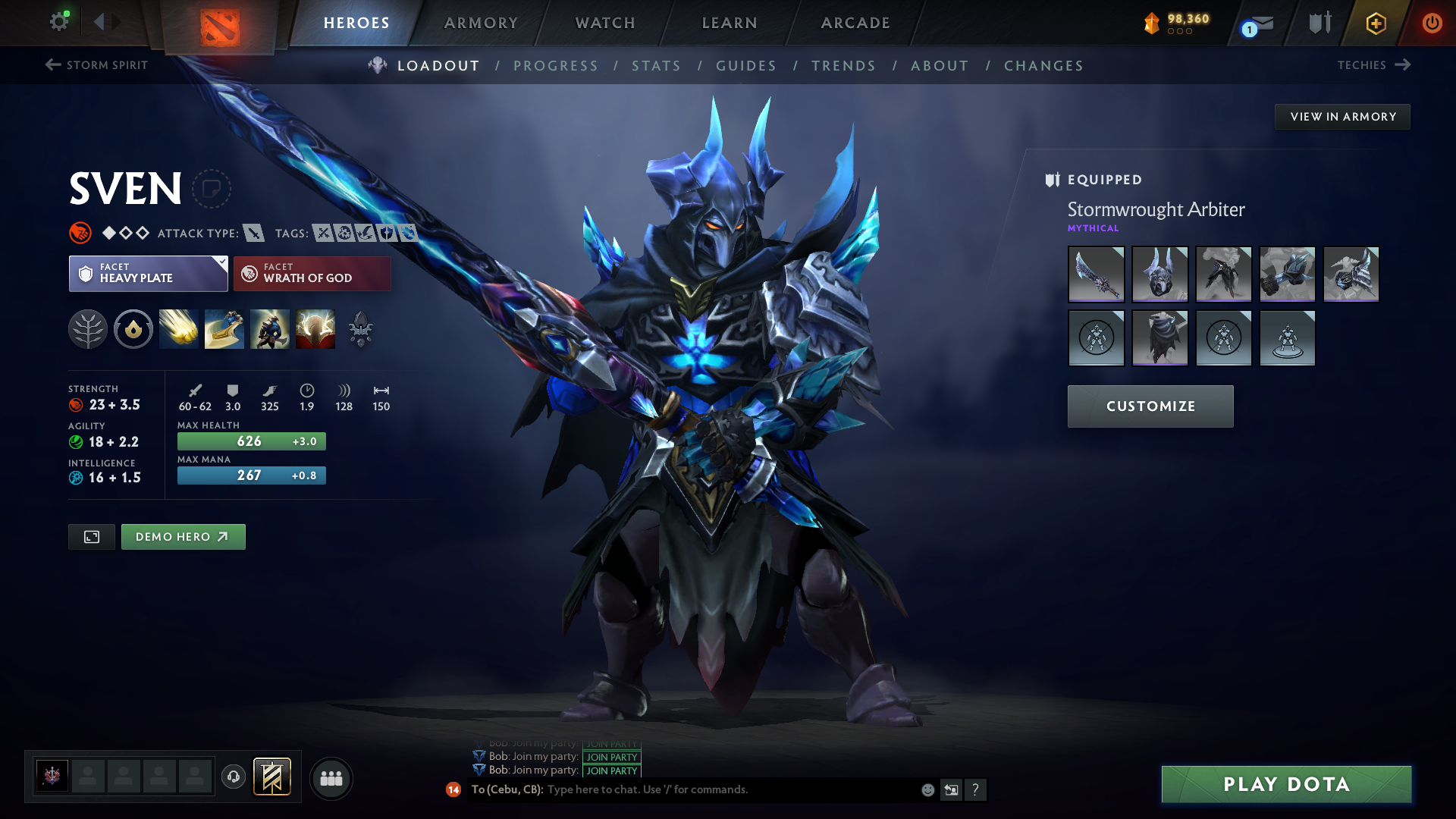This screenshot has height=819, width=1456.
Task: Open the Guides tab
Action: (746, 66)
